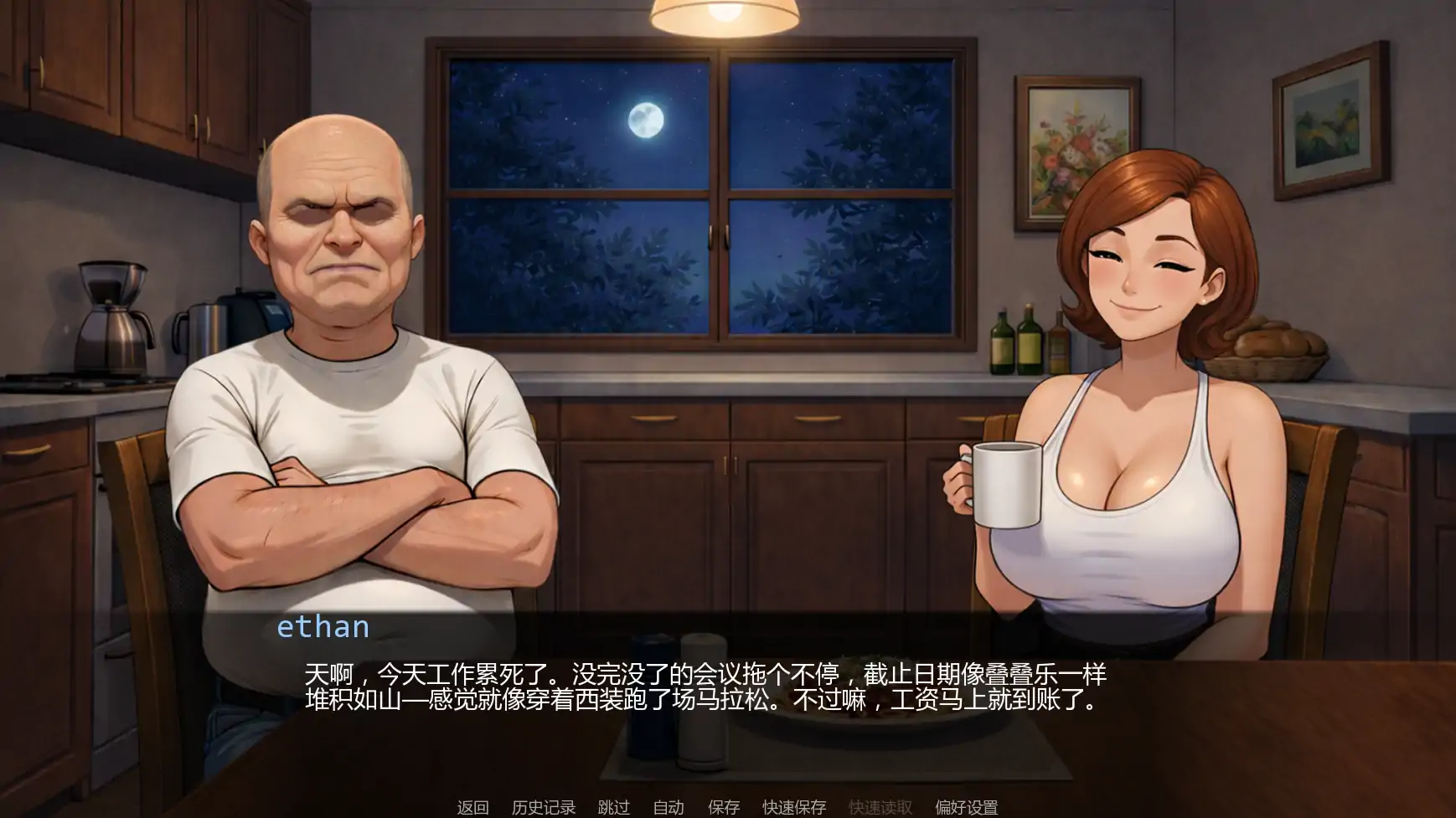Click the speaker name label ethan
1456x818 pixels.
(323, 627)
